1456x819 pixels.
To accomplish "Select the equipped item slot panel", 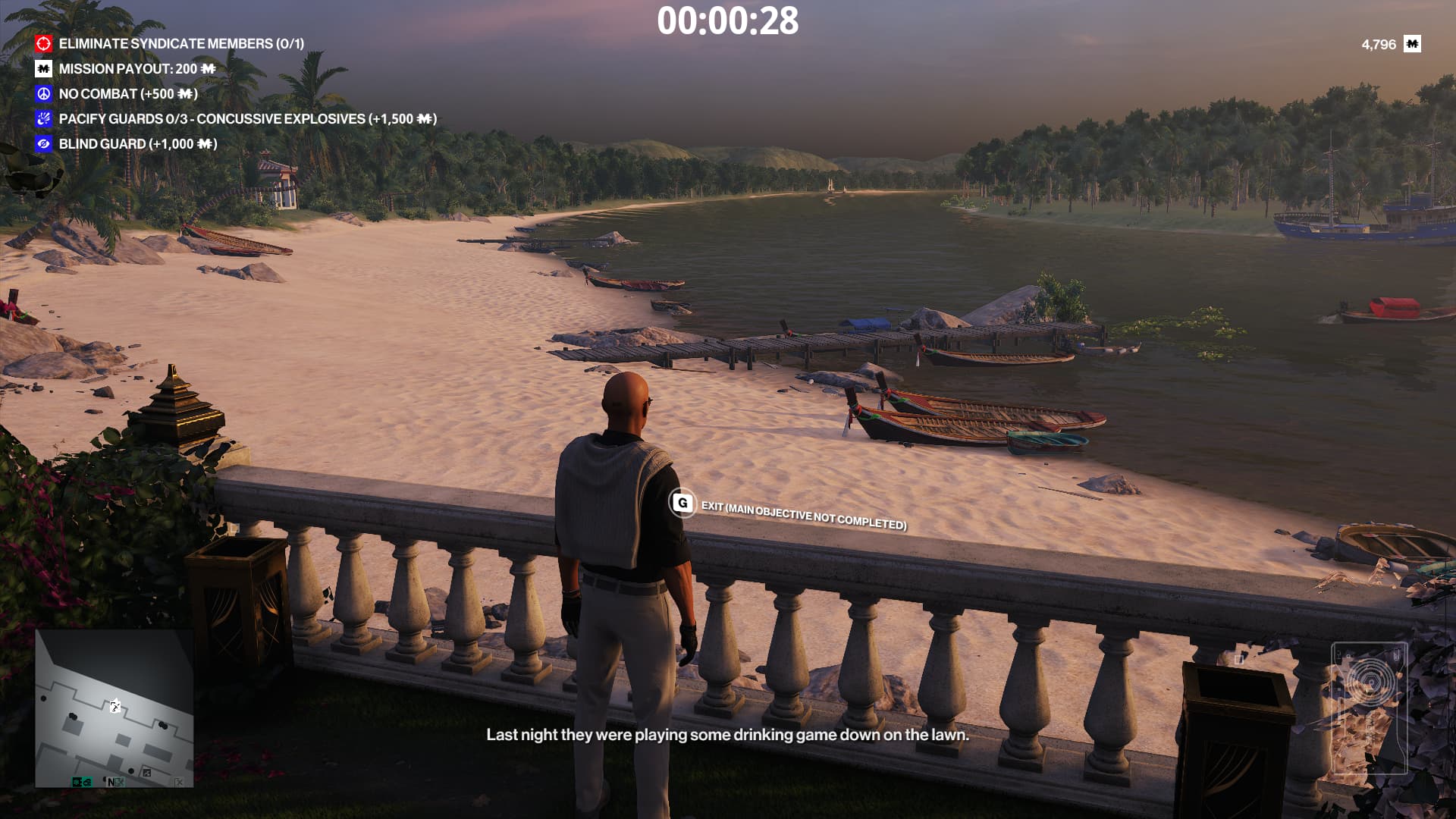I will 1369,708.
